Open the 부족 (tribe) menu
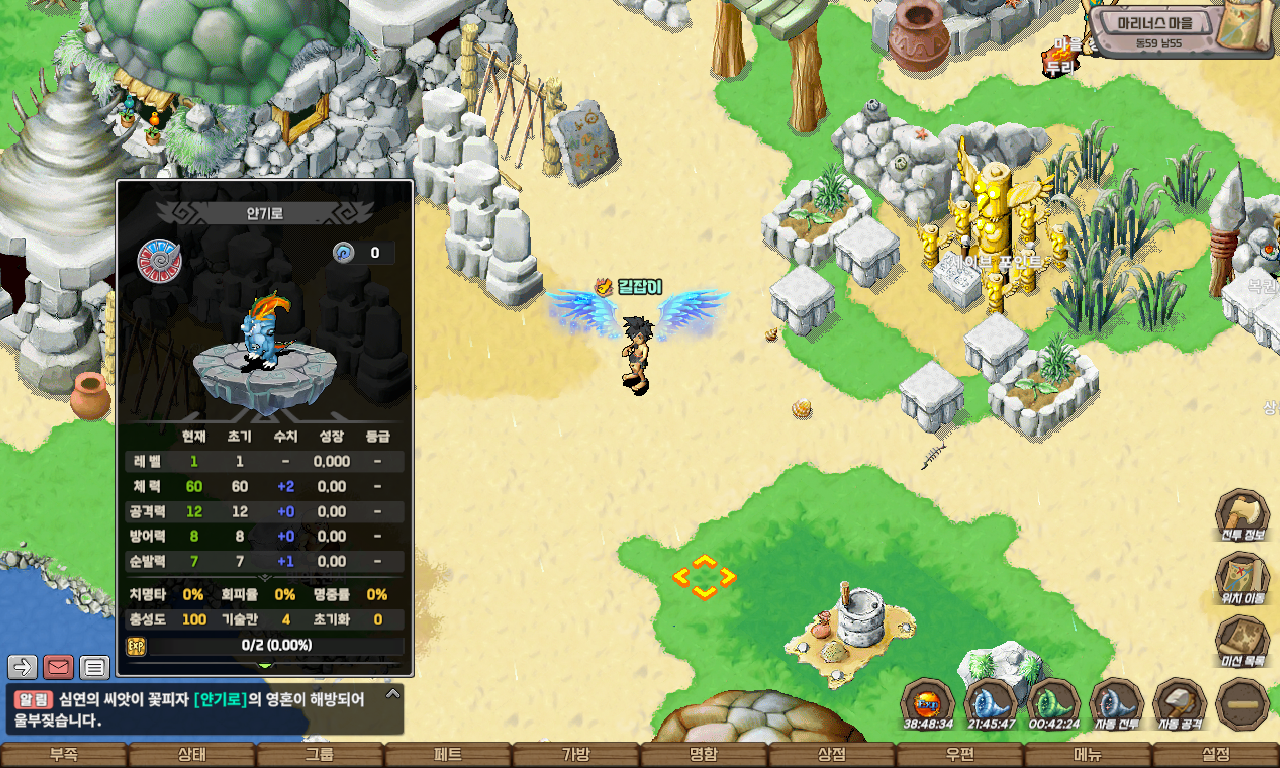Viewport: 1280px width, 768px height. click(64, 755)
